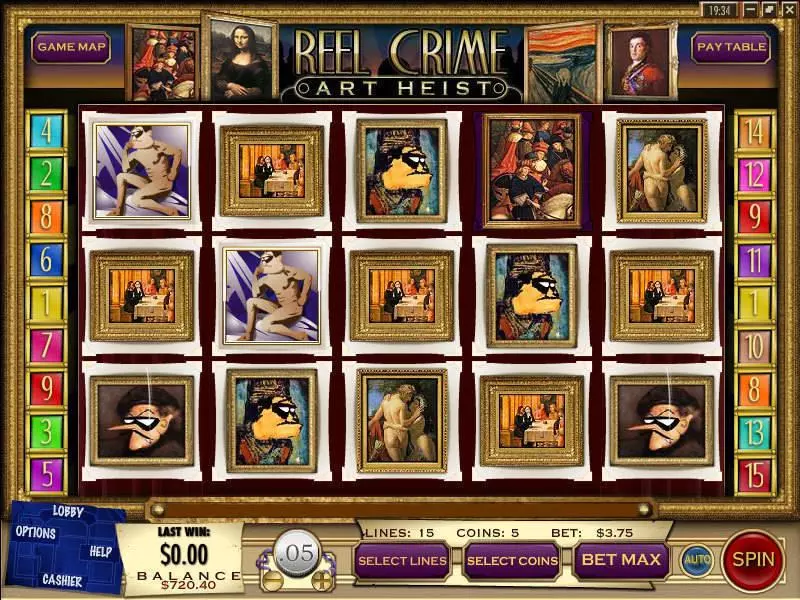Select payline number 4
Viewport: 800px width, 600px height.
point(47,131)
